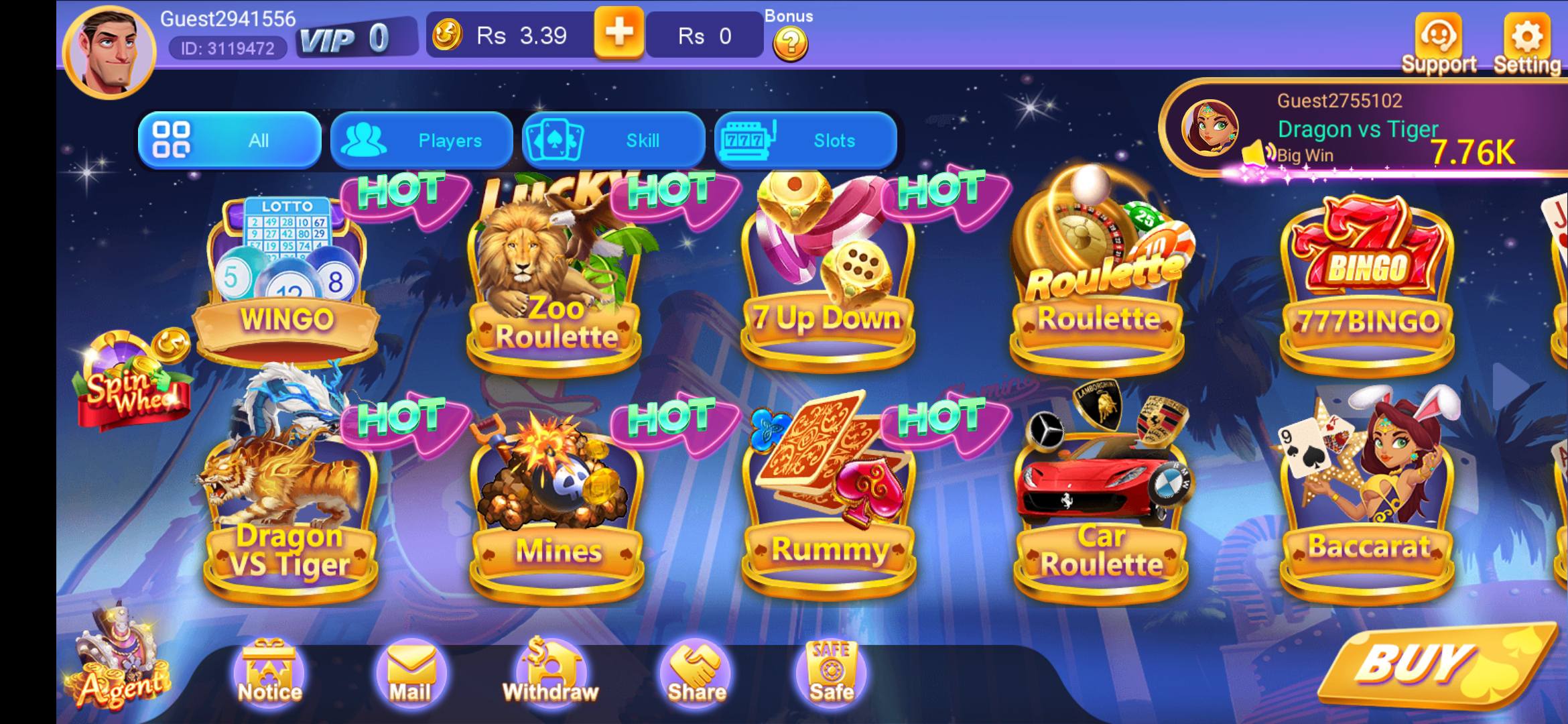Switch to the Players tab
This screenshot has height=724, width=1568.
click(x=421, y=140)
